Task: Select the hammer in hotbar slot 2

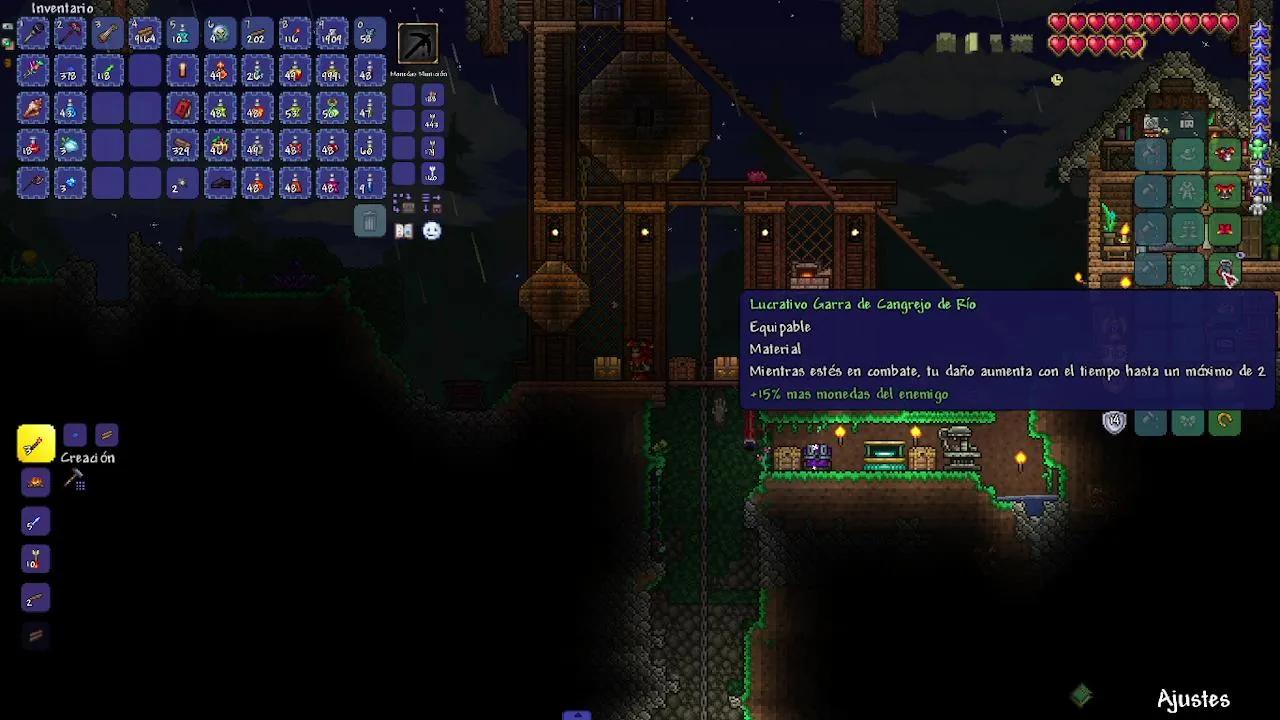Action: click(70, 35)
